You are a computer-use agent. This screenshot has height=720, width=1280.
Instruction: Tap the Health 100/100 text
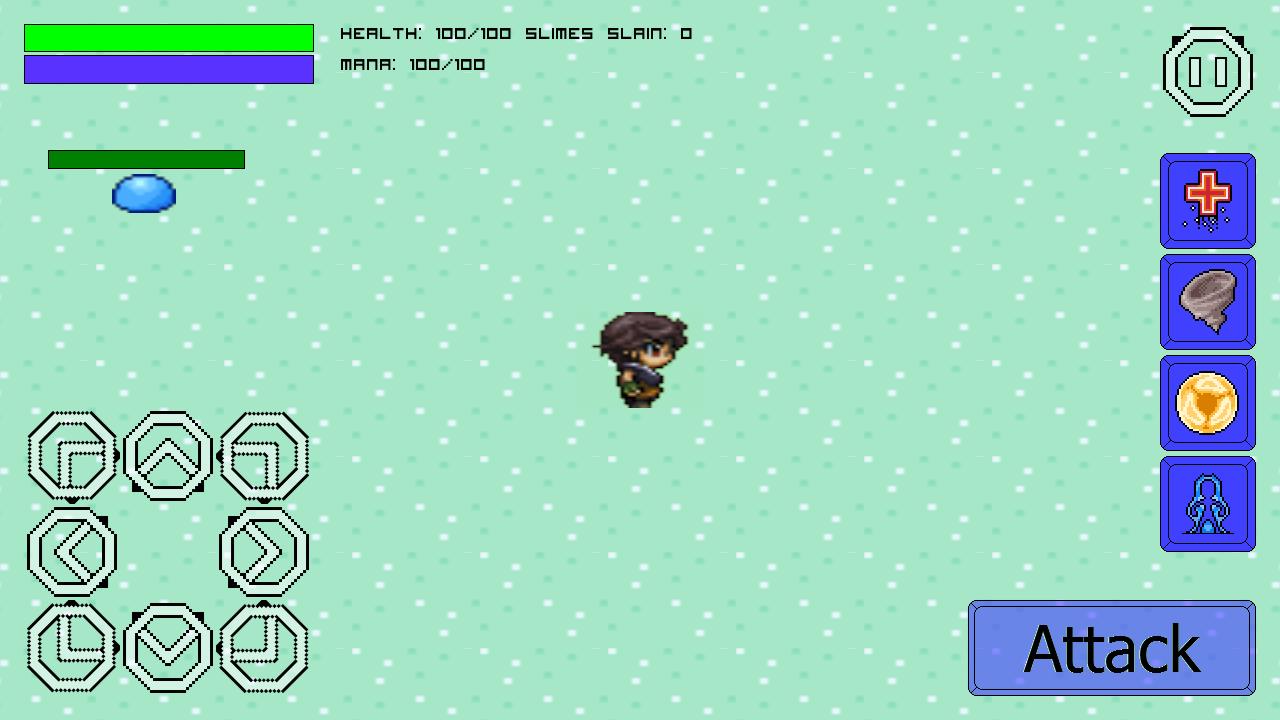(424, 33)
